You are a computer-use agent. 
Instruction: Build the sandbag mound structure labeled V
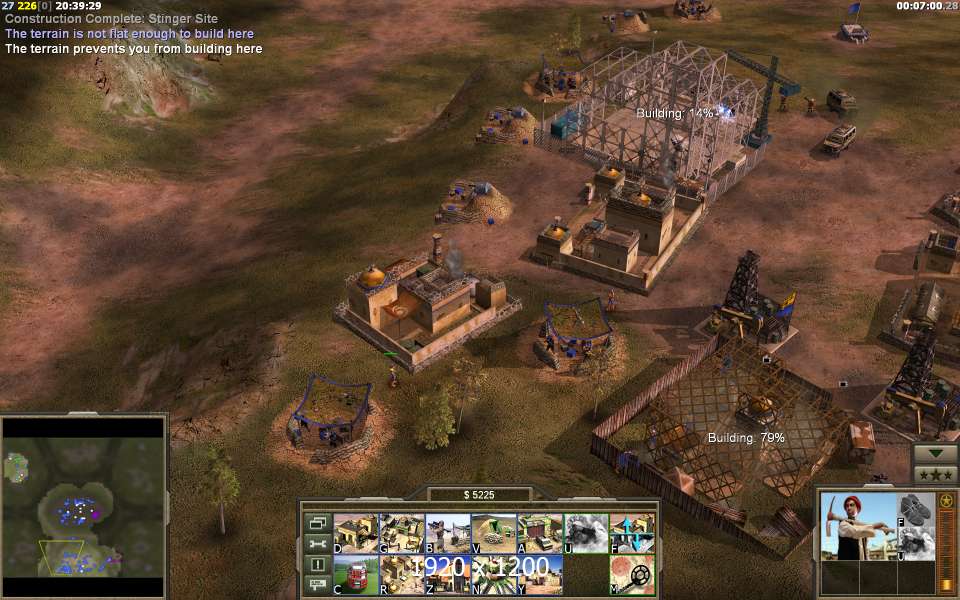tap(493, 533)
